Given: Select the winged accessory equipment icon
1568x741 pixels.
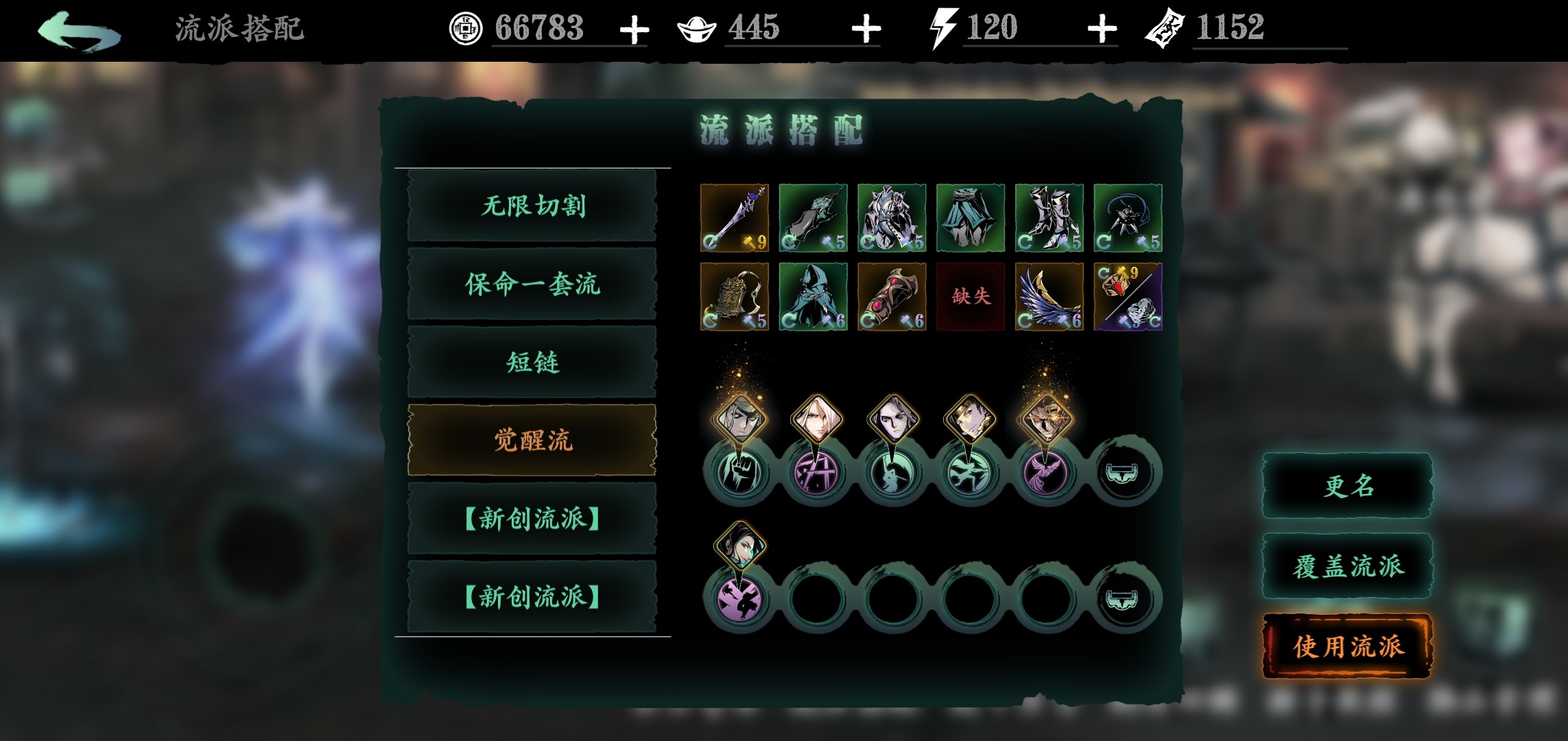Looking at the screenshot, I should 1049,296.
